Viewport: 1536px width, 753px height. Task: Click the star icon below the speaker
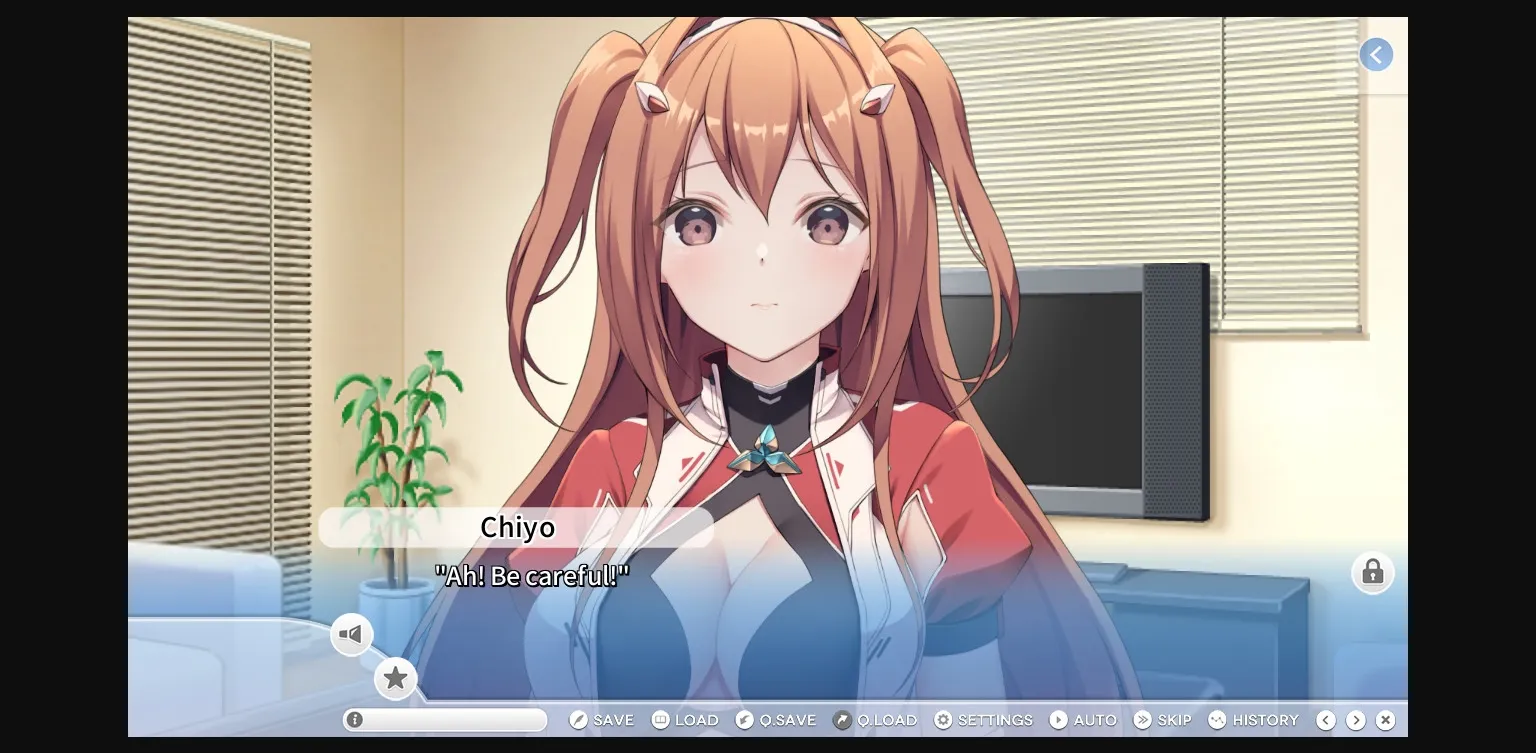coord(396,678)
